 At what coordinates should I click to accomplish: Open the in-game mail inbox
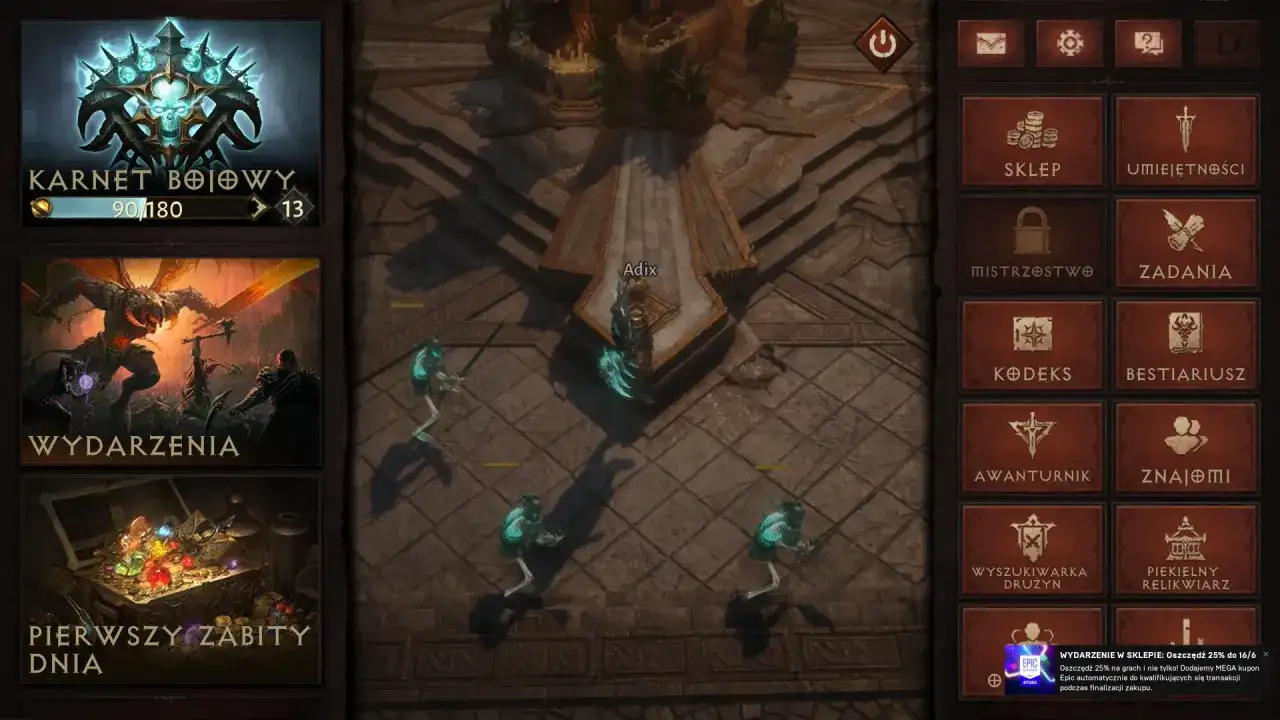tap(990, 44)
